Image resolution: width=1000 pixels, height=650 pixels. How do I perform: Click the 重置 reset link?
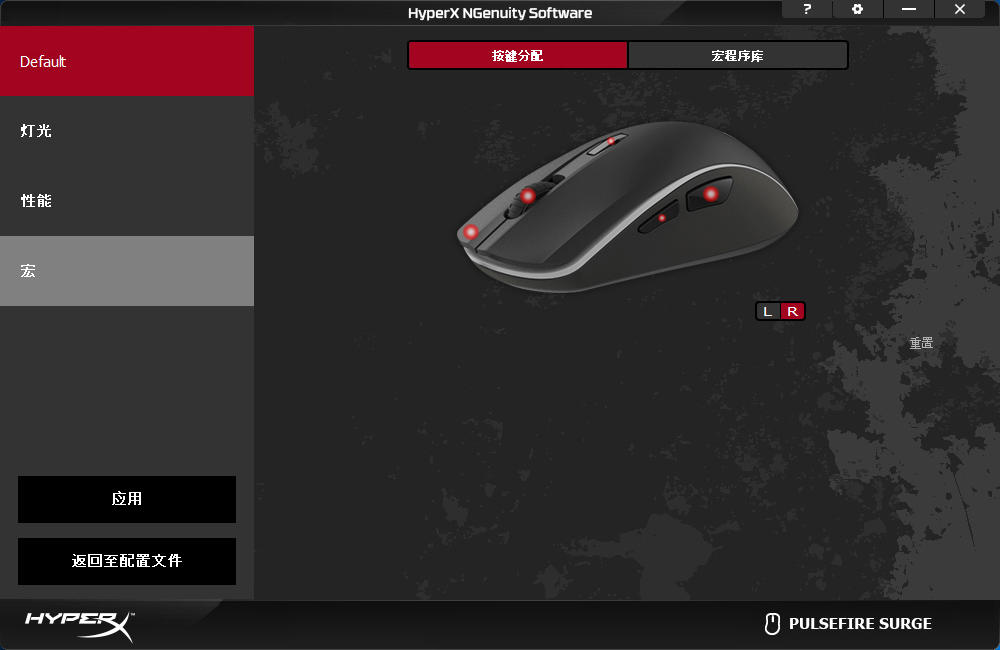click(921, 343)
